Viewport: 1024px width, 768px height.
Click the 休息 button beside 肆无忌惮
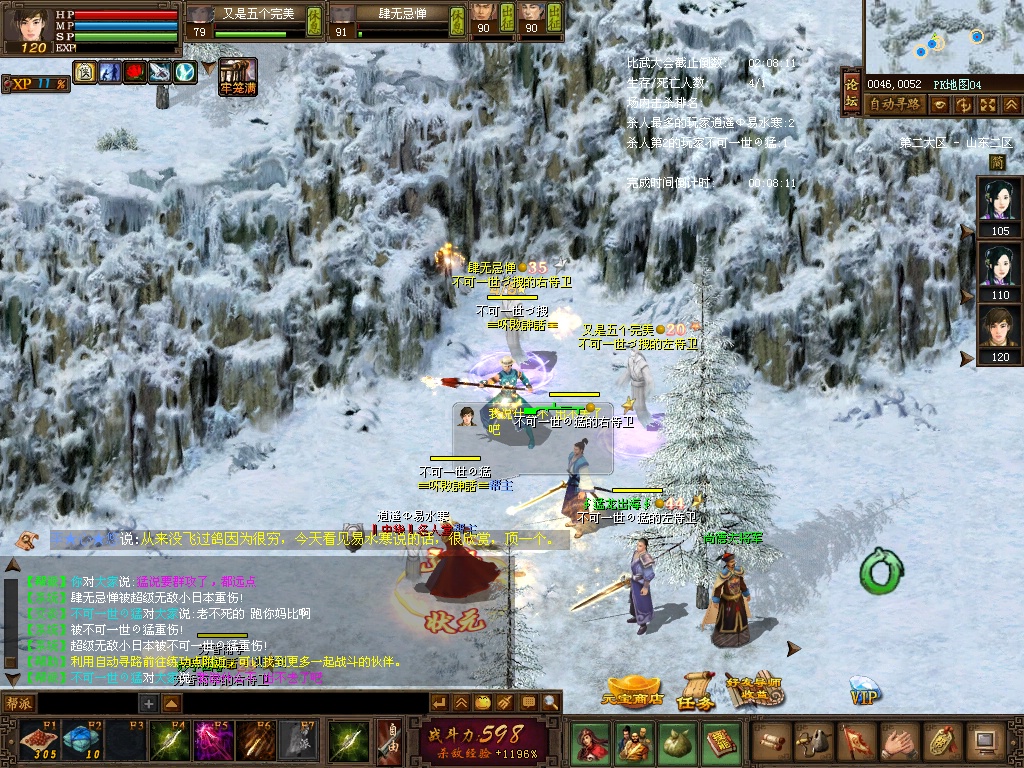[x=456, y=20]
